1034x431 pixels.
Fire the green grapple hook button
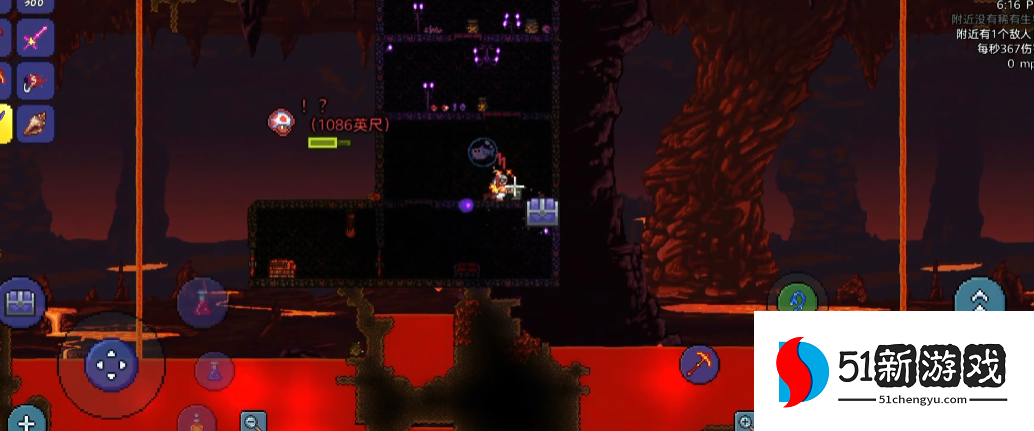click(796, 296)
